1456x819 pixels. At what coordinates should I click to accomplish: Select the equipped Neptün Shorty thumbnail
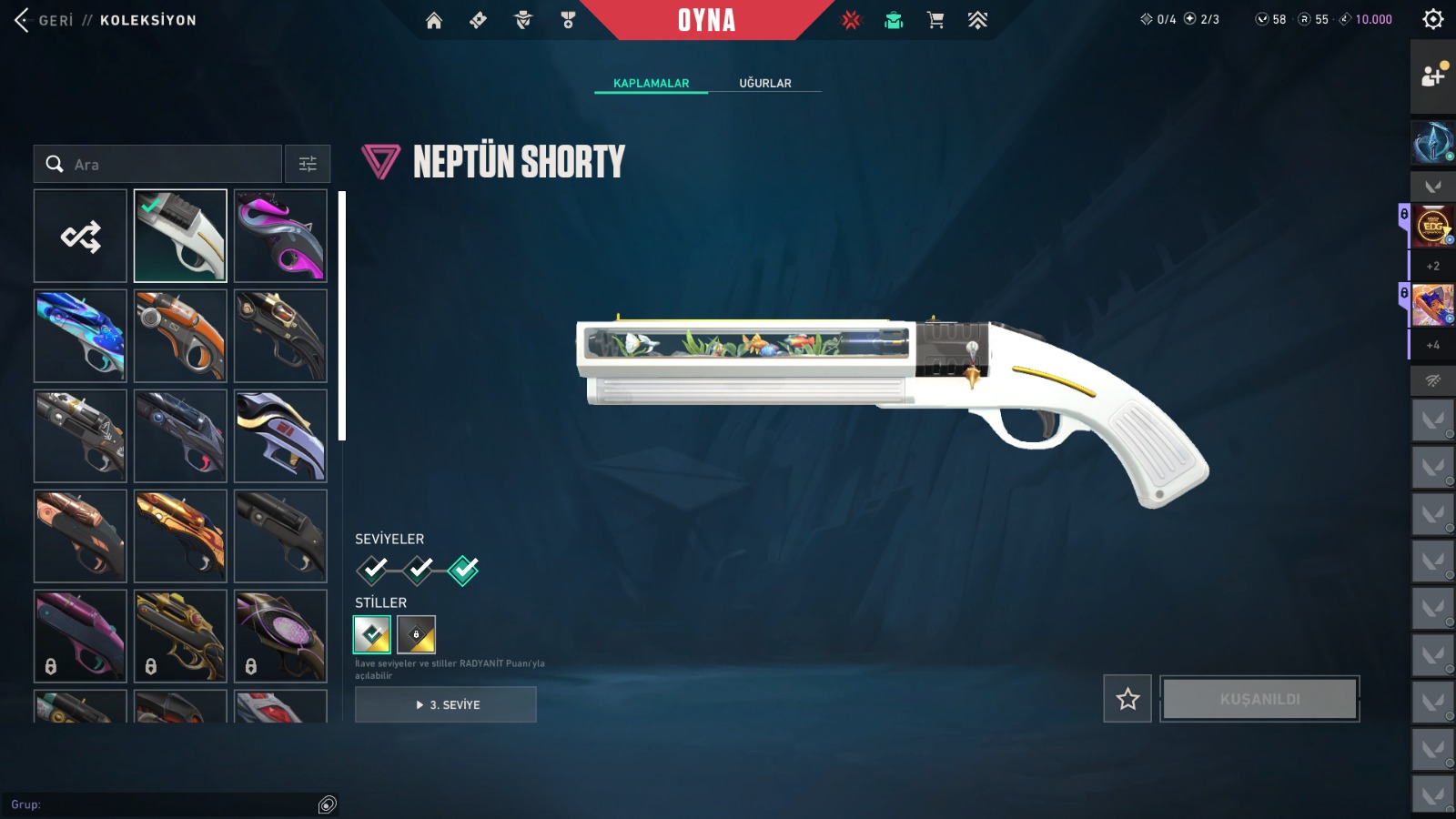pos(180,237)
